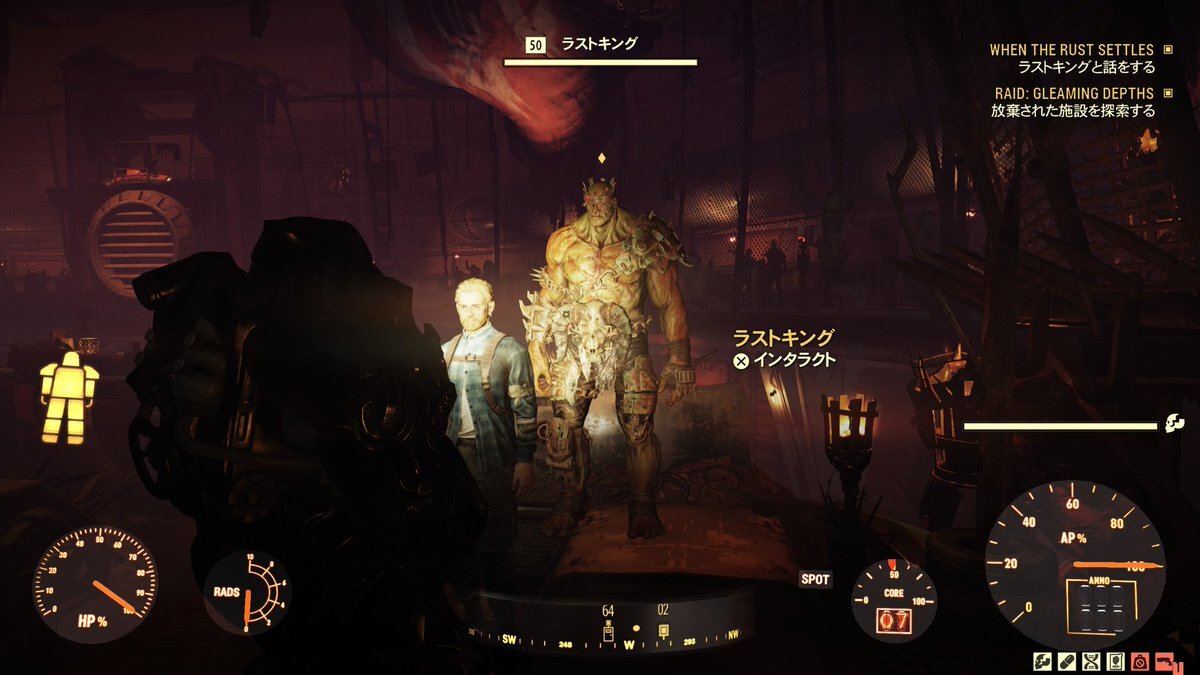Click the portrait card status icon

1116,662
